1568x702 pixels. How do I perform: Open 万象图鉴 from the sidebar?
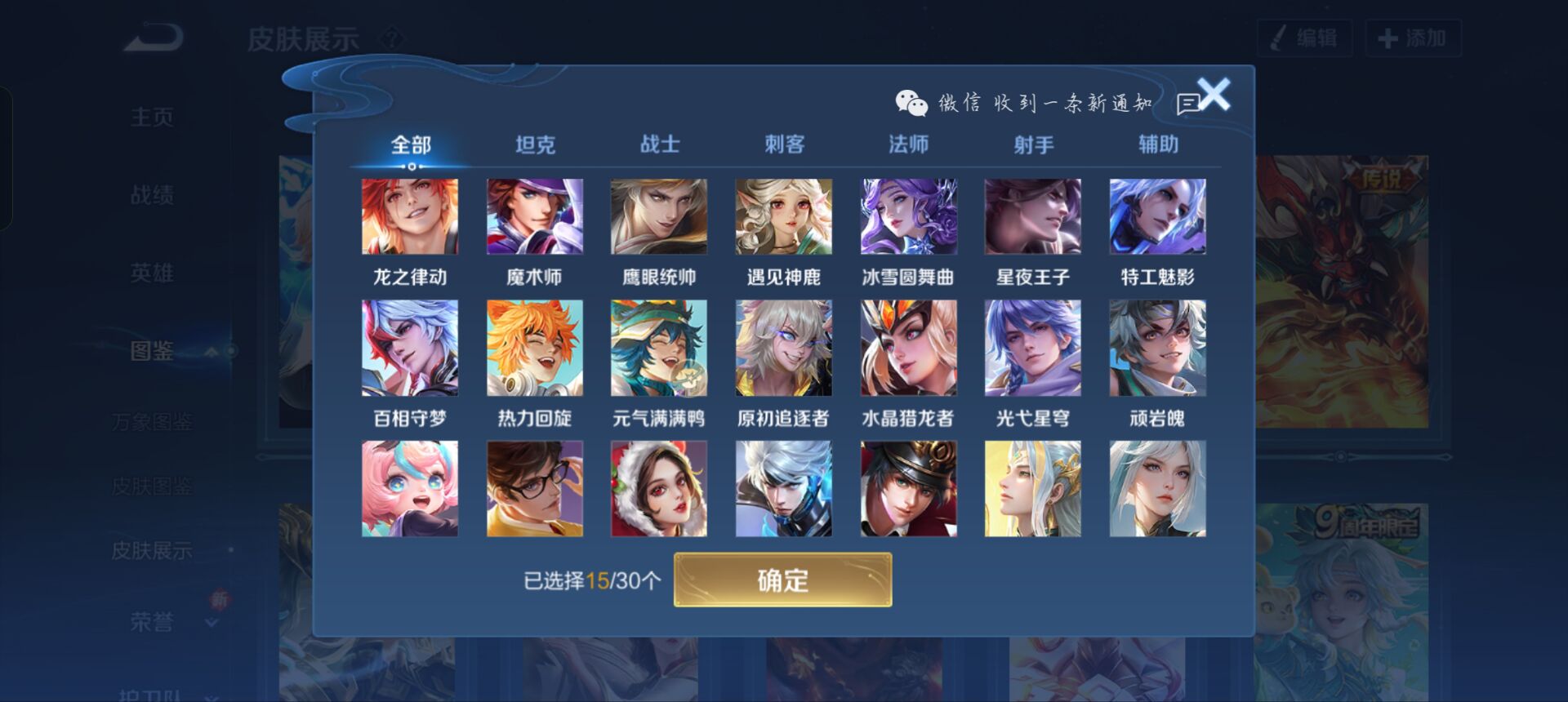tap(152, 420)
